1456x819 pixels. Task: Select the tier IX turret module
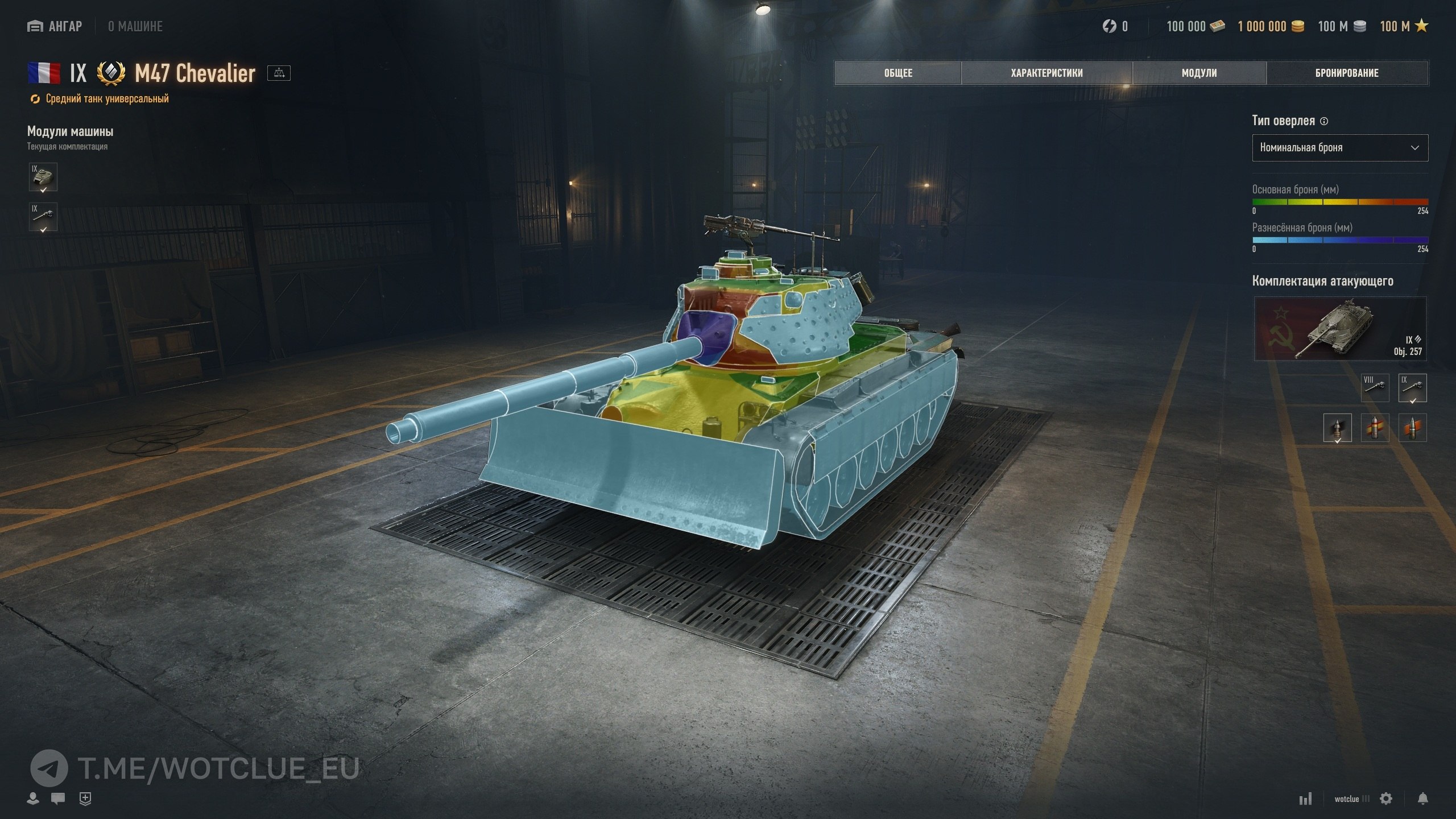coord(43,177)
